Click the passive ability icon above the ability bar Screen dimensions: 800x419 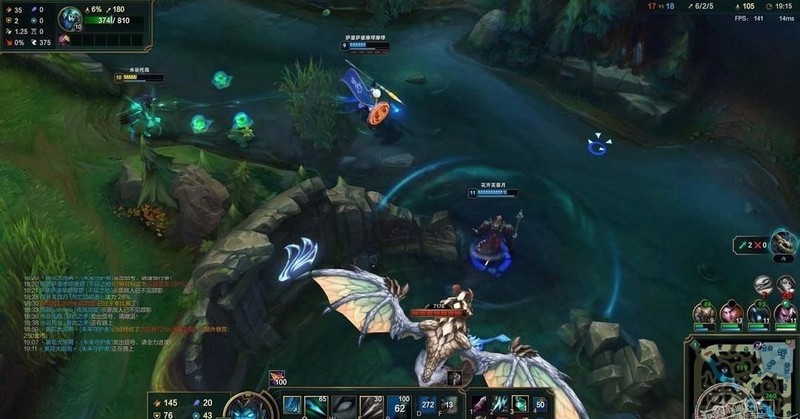277,378
